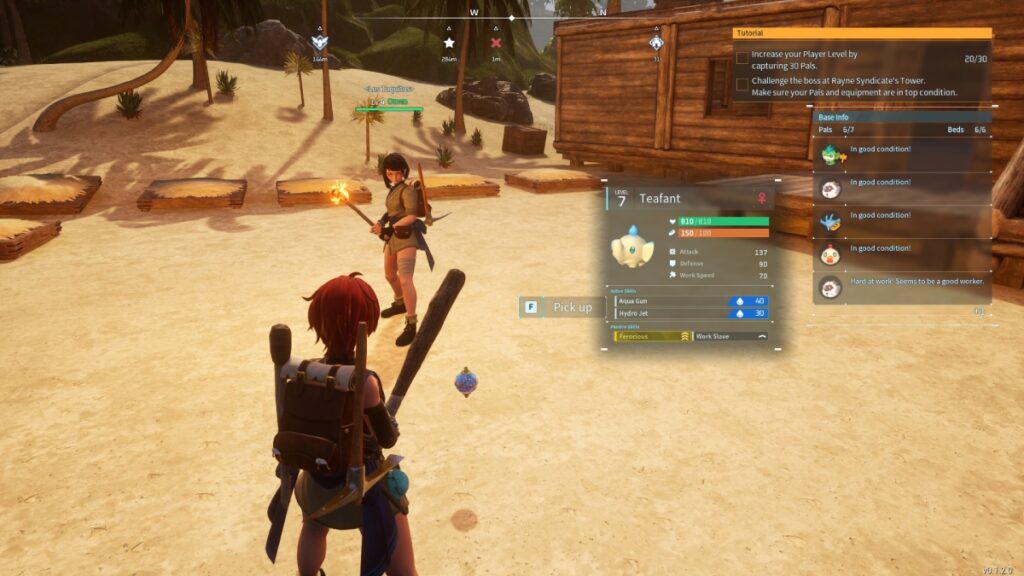Click the white star compass marker

449,43
